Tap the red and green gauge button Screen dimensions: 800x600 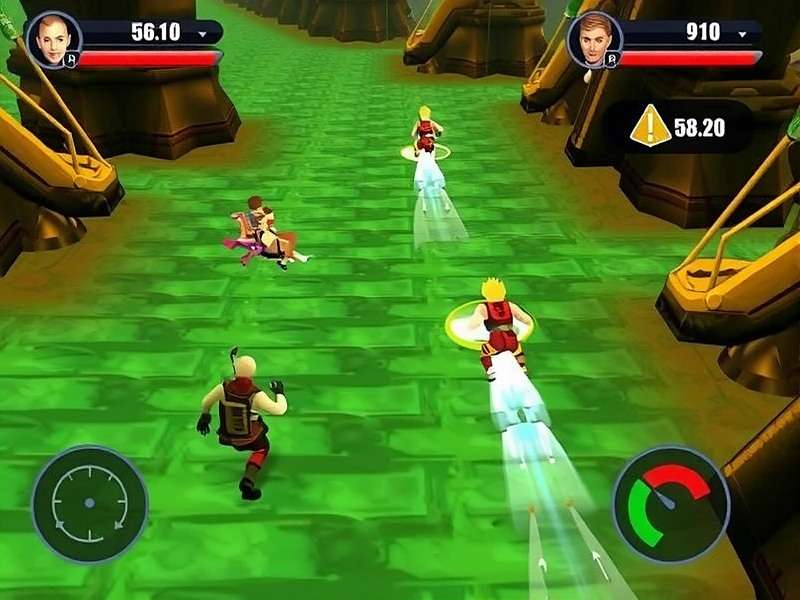point(670,504)
